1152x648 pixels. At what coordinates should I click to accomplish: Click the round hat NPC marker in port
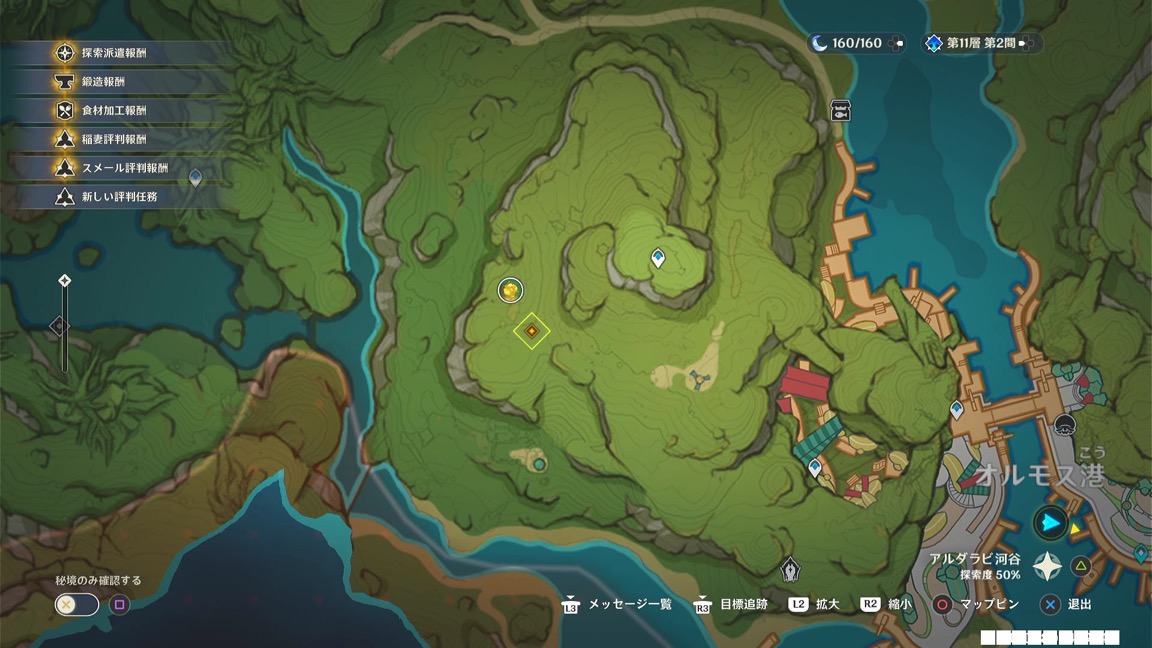pyautogui.click(x=1065, y=427)
